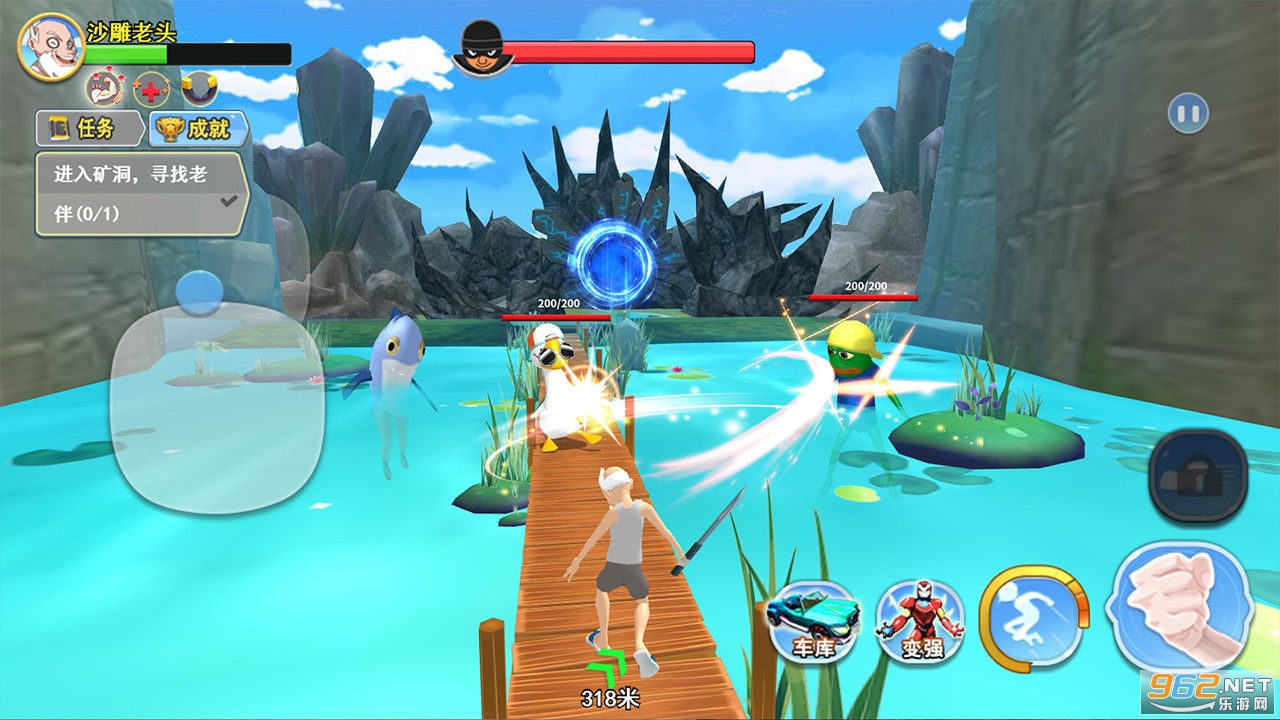This screenshot has height=720, width=1280.
Task: Activate the muscle arm strength buff icon
Action: [104, 90]
